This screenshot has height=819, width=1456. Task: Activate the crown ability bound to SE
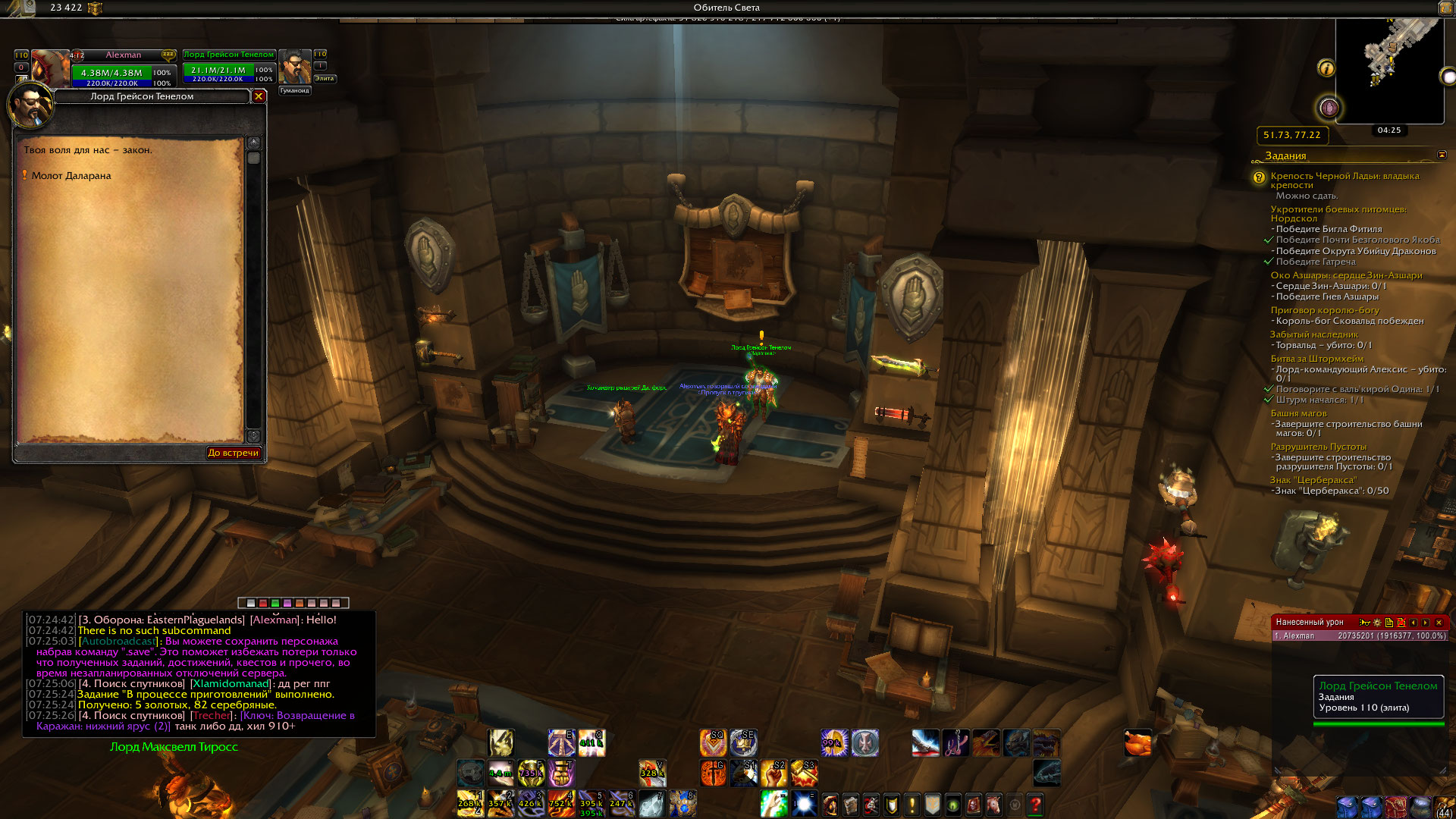743,743
